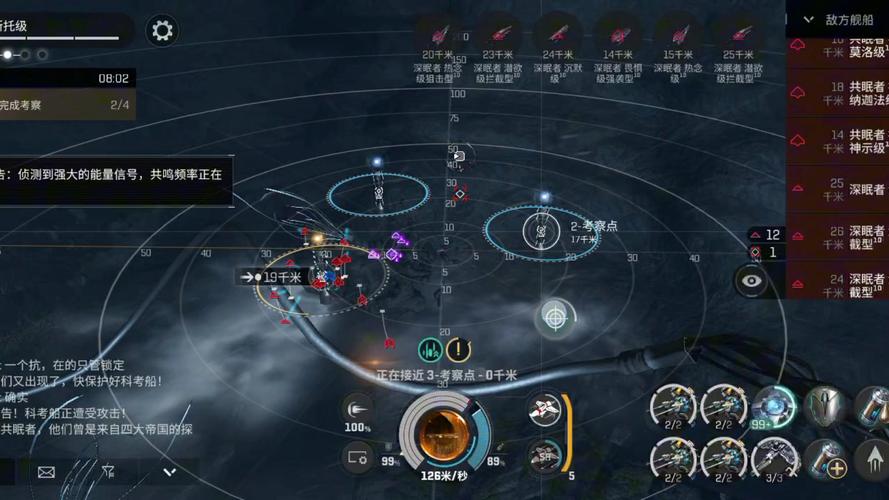Select the 深眠者 enemy row at 25千米
Viewport: 889px width, 500px height.
tap(838, 189)
